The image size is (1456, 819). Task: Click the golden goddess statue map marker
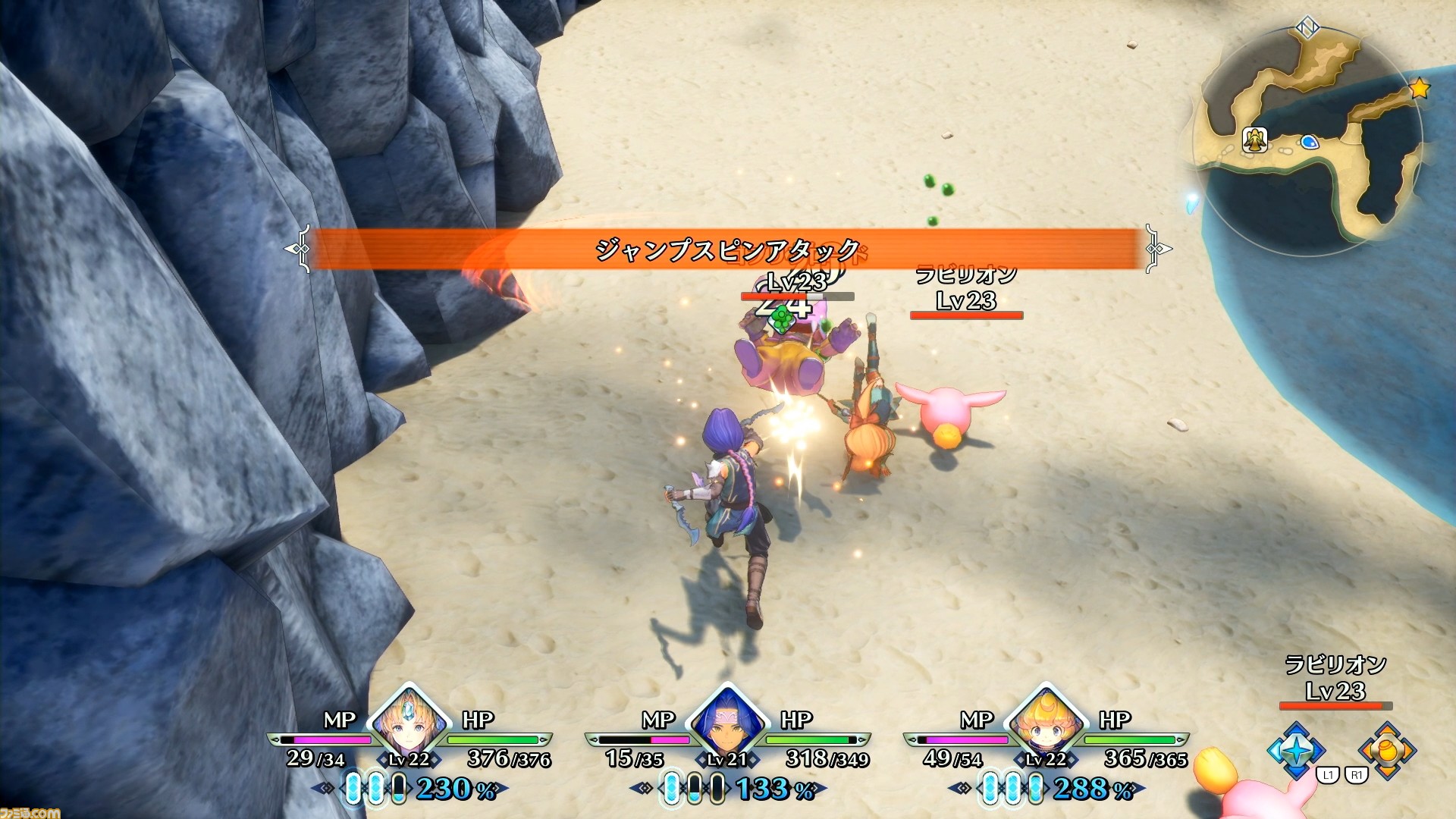pyautogui.click(x=1255, y=140)
